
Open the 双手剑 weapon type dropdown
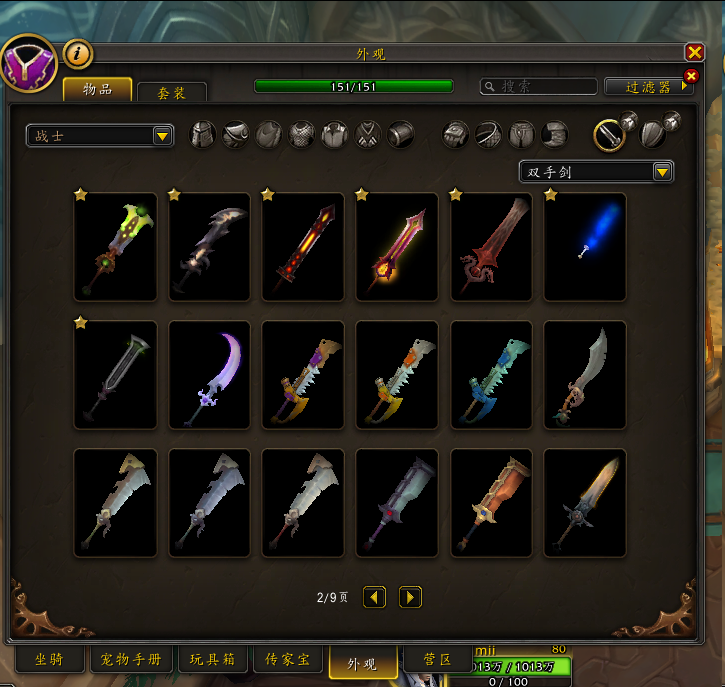(596, 172)
